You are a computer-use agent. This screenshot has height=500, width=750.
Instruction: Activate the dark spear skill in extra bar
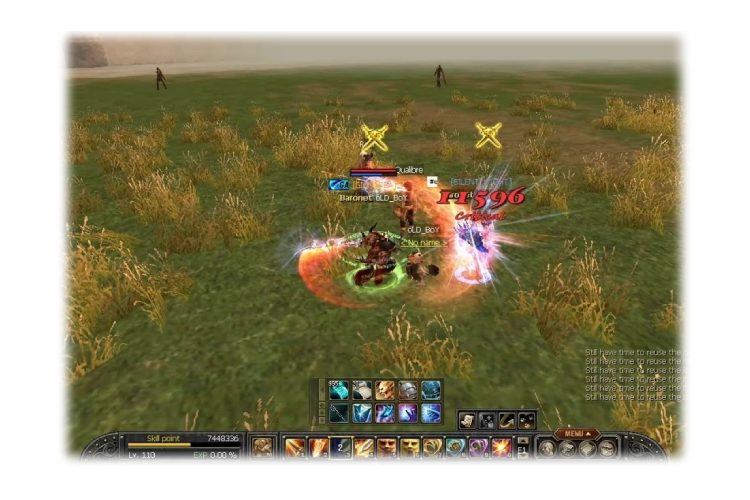pyautogui.click(x=339, y=412)
